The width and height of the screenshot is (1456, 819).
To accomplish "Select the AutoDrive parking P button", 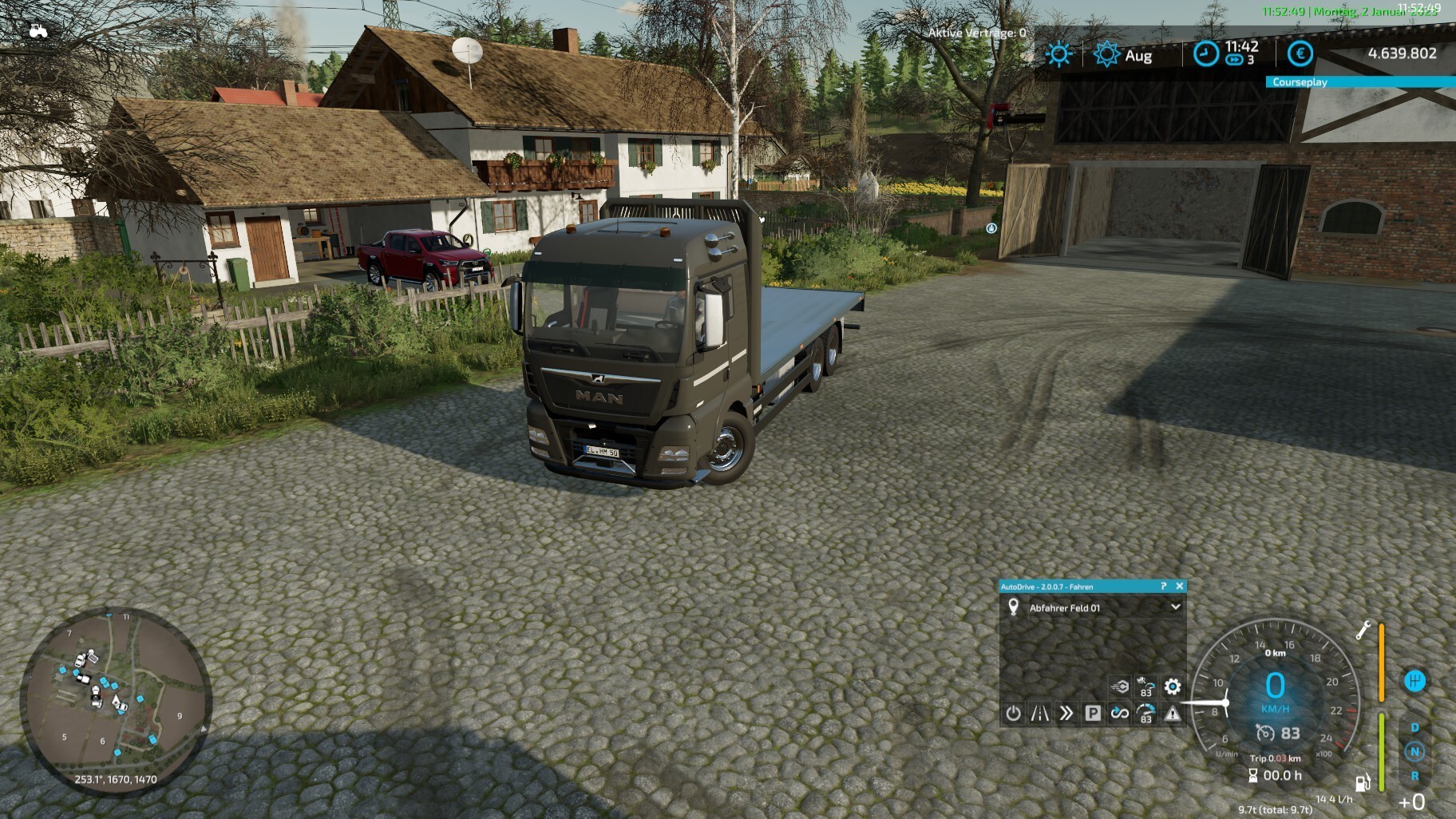I will coord(1093,713).
